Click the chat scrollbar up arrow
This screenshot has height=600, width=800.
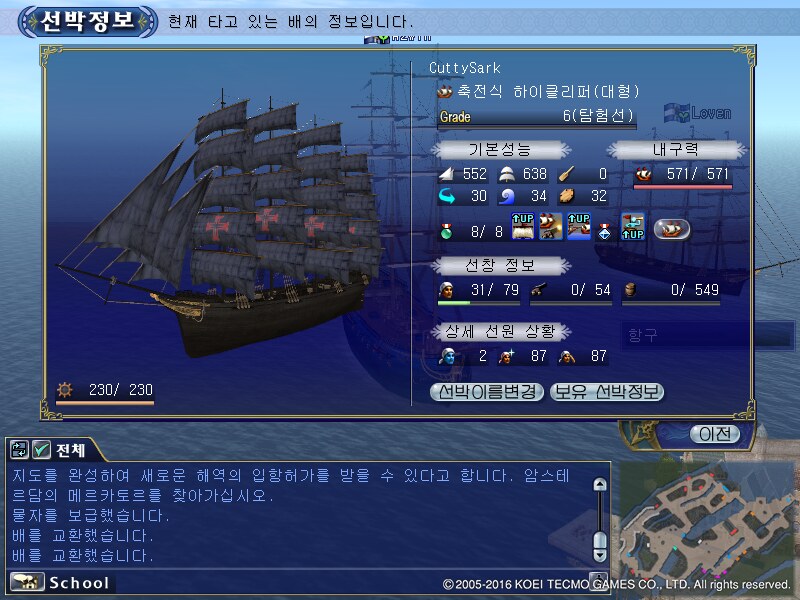(599, 485)
